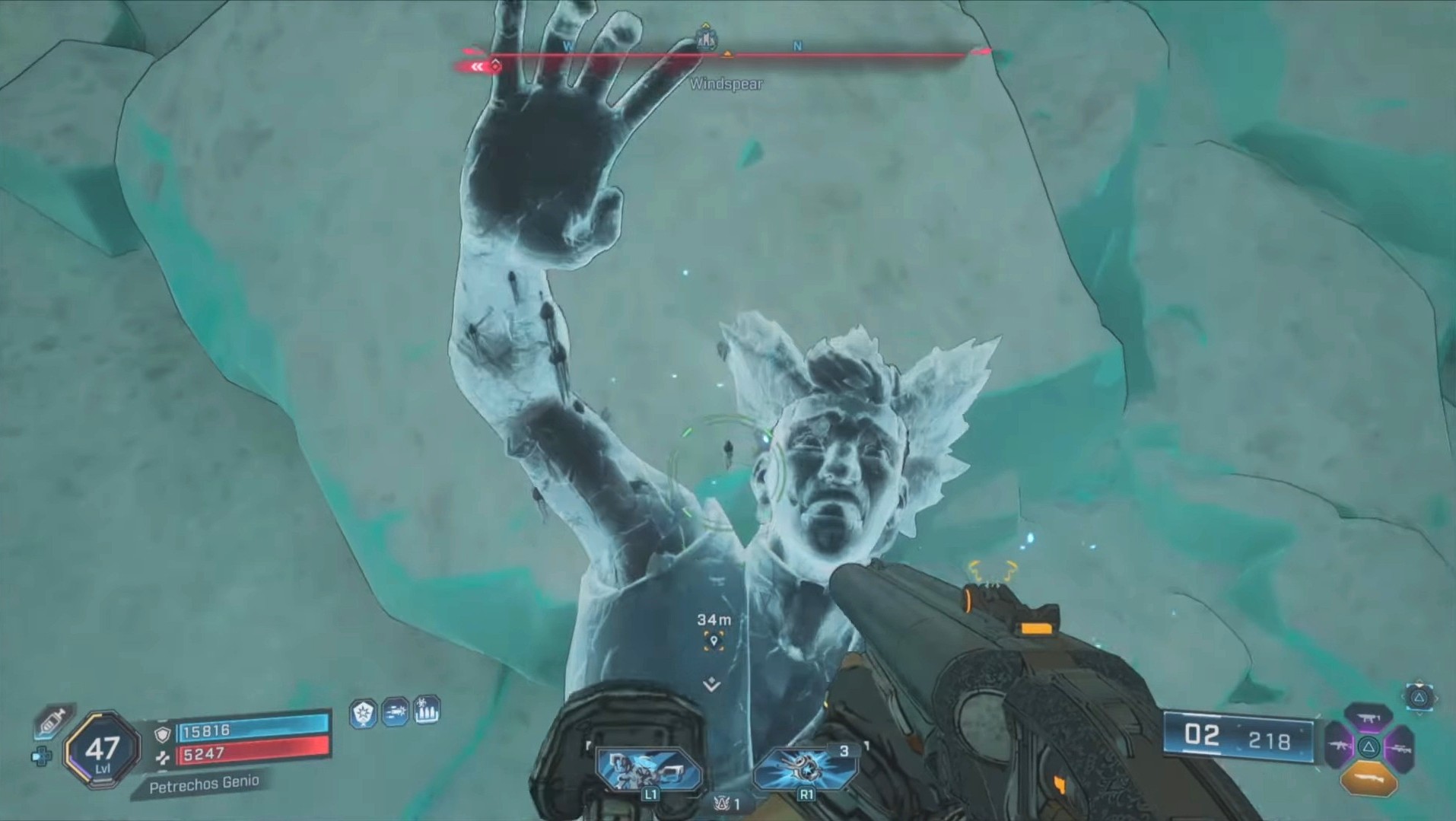The height and width of the screenshot is (821, 1456).
Task: Open the level 47 character badge
Action: click(102, 751)
